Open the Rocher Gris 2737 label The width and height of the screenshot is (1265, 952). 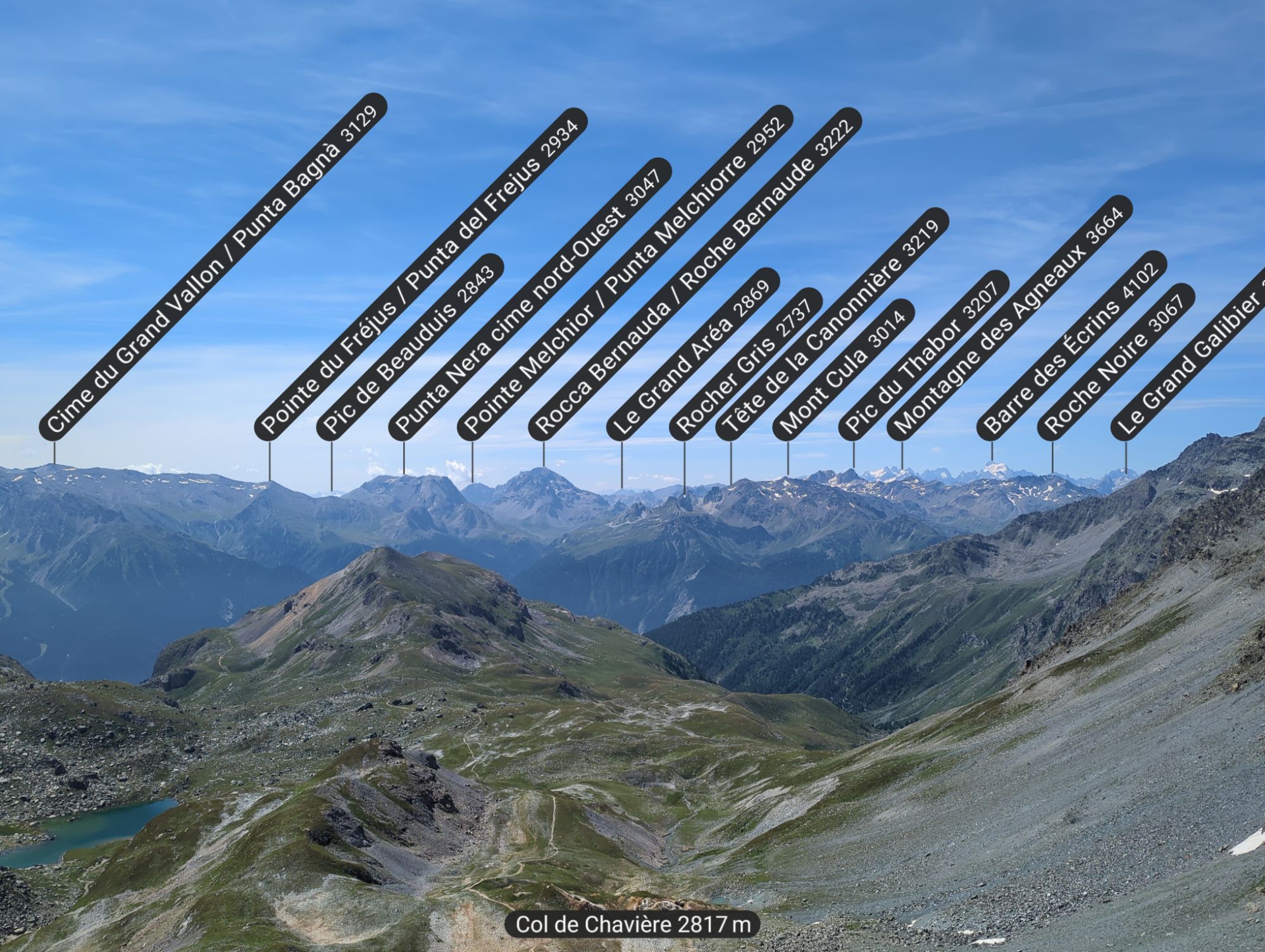[745, 364]
